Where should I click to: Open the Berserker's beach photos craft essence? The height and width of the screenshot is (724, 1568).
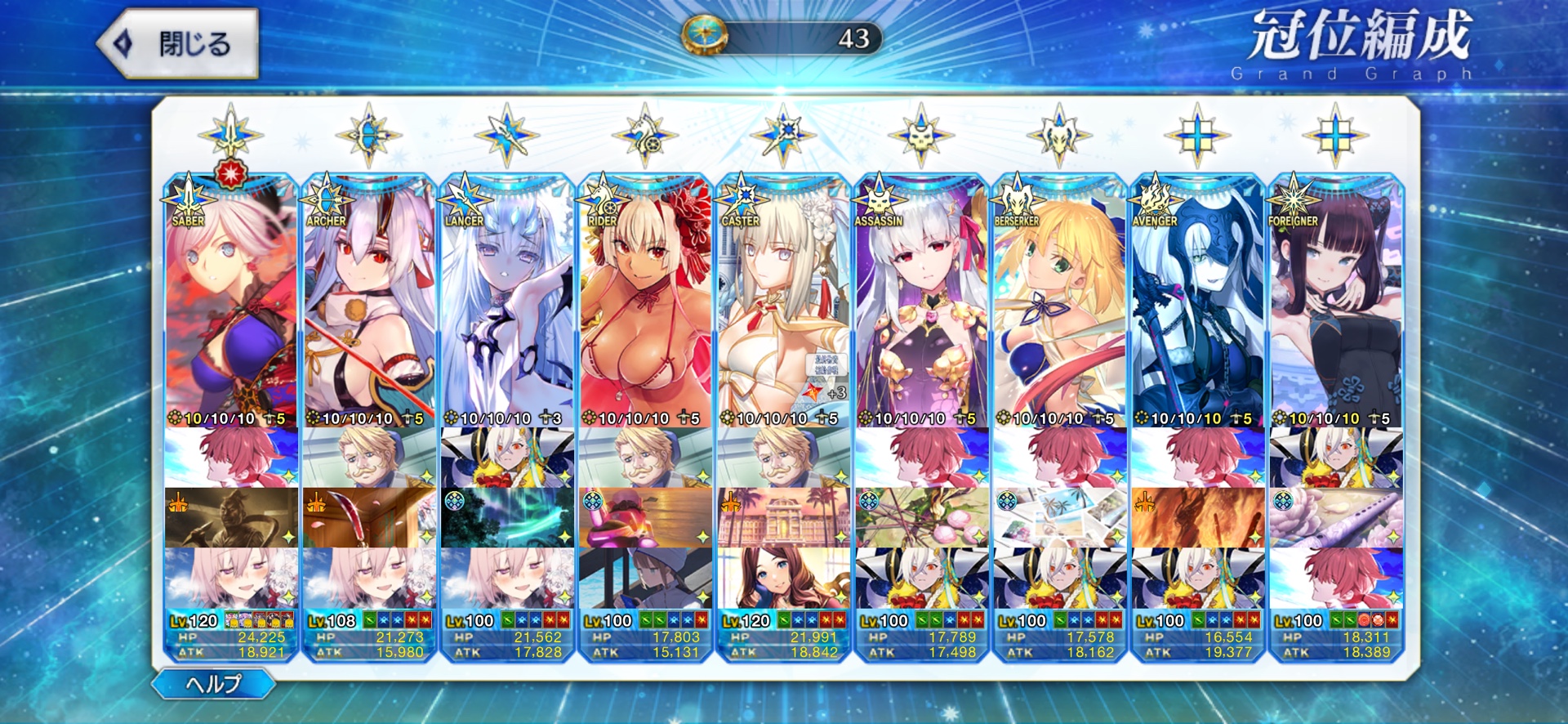pyautogui.click(x=1059, y=517)
